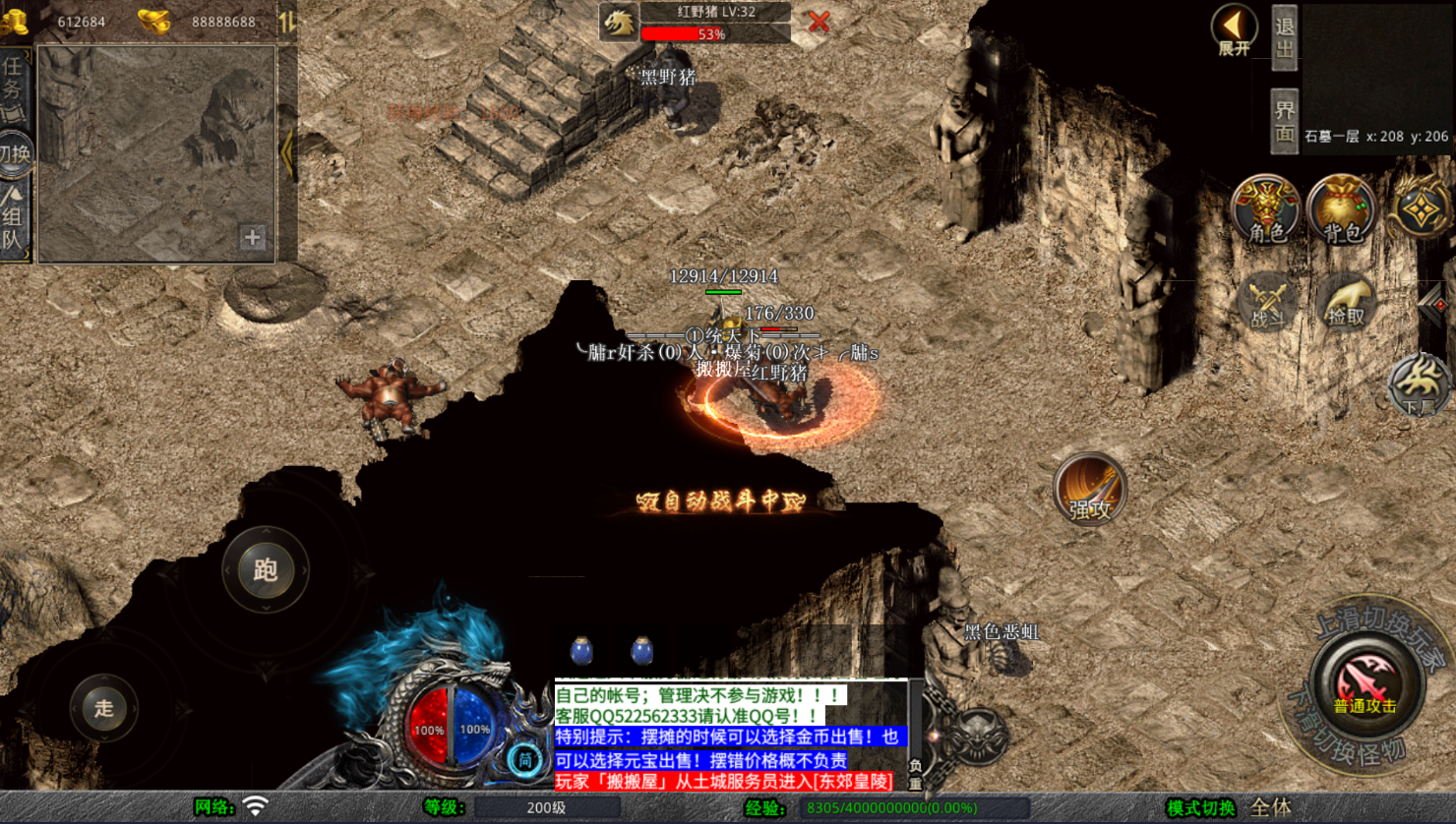Tap the 拾取 pickup icon
This screenshot has width=1456, height=824.
coord(1346,301)
